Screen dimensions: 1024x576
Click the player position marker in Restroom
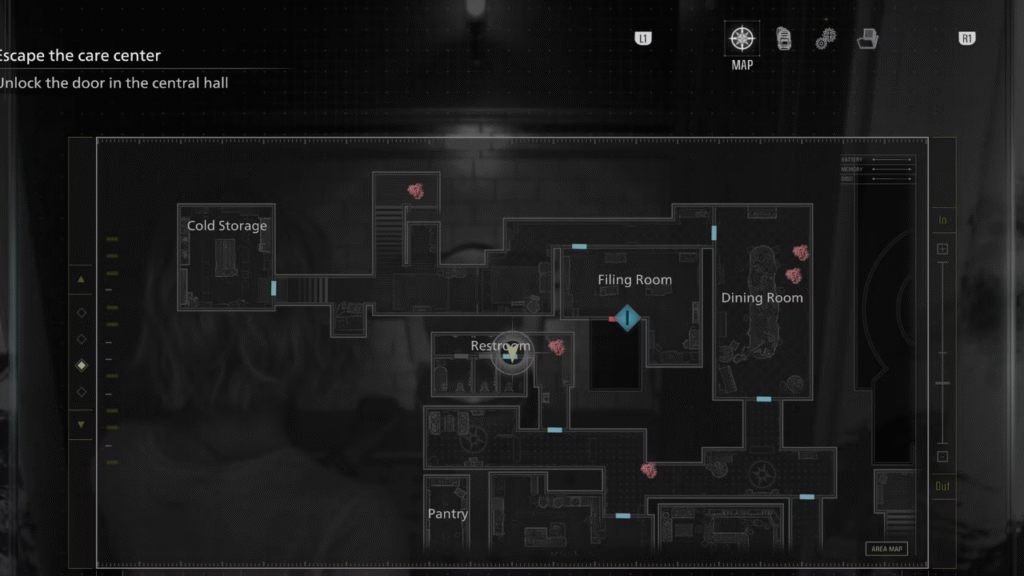pos(512,352)
